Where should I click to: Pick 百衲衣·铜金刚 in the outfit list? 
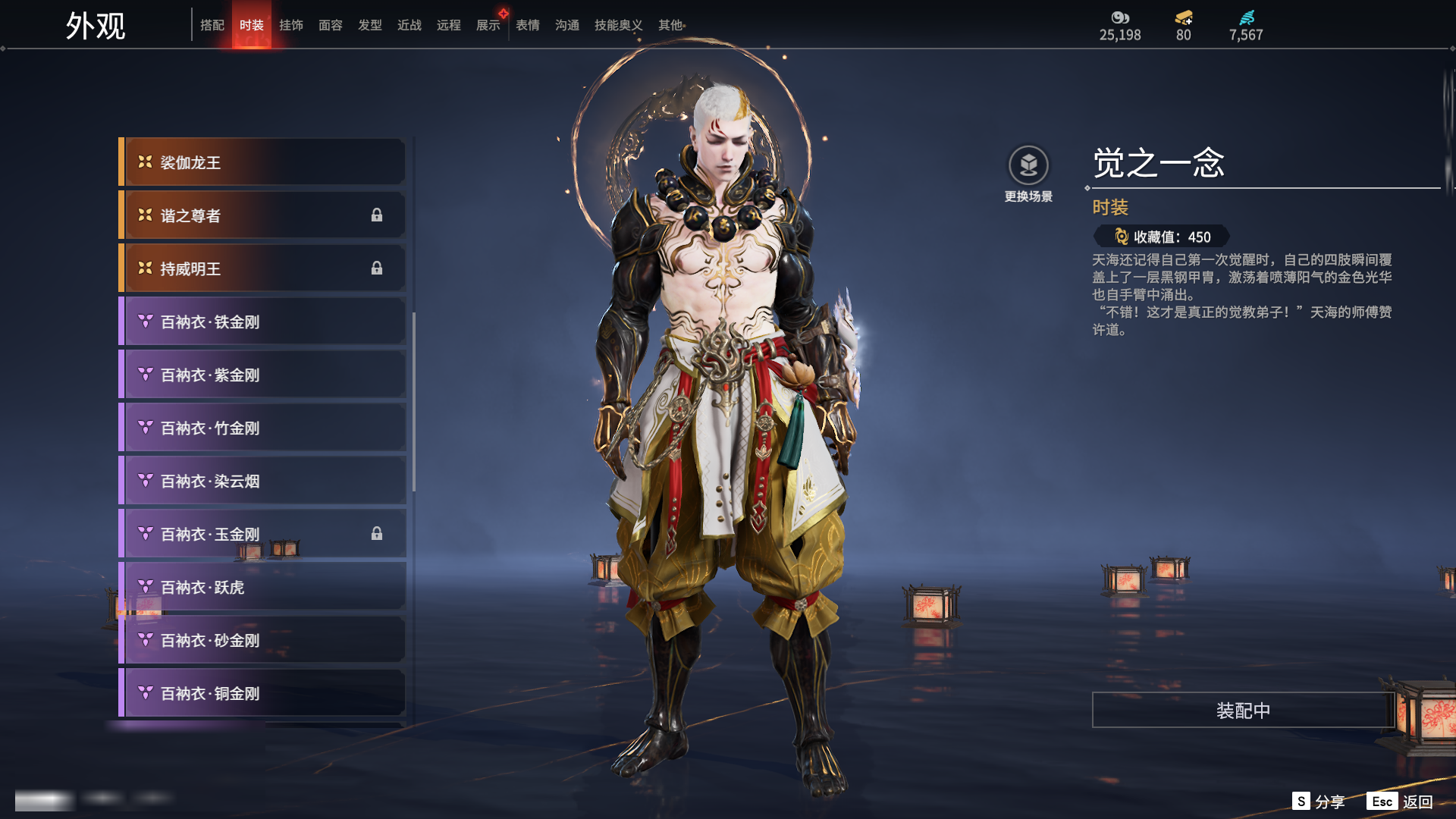[262, 693]
